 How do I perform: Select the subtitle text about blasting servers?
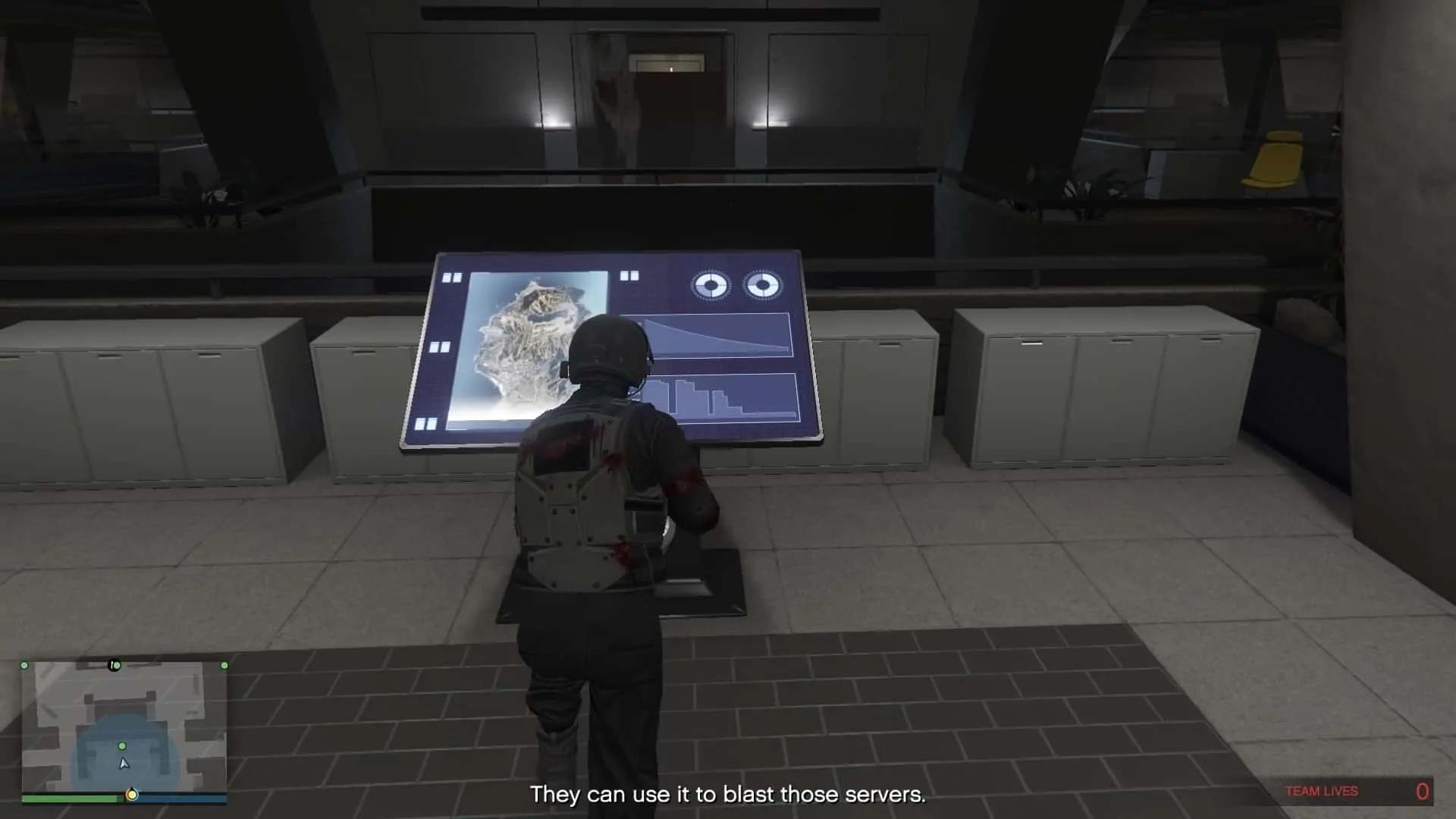coord(728,795)
